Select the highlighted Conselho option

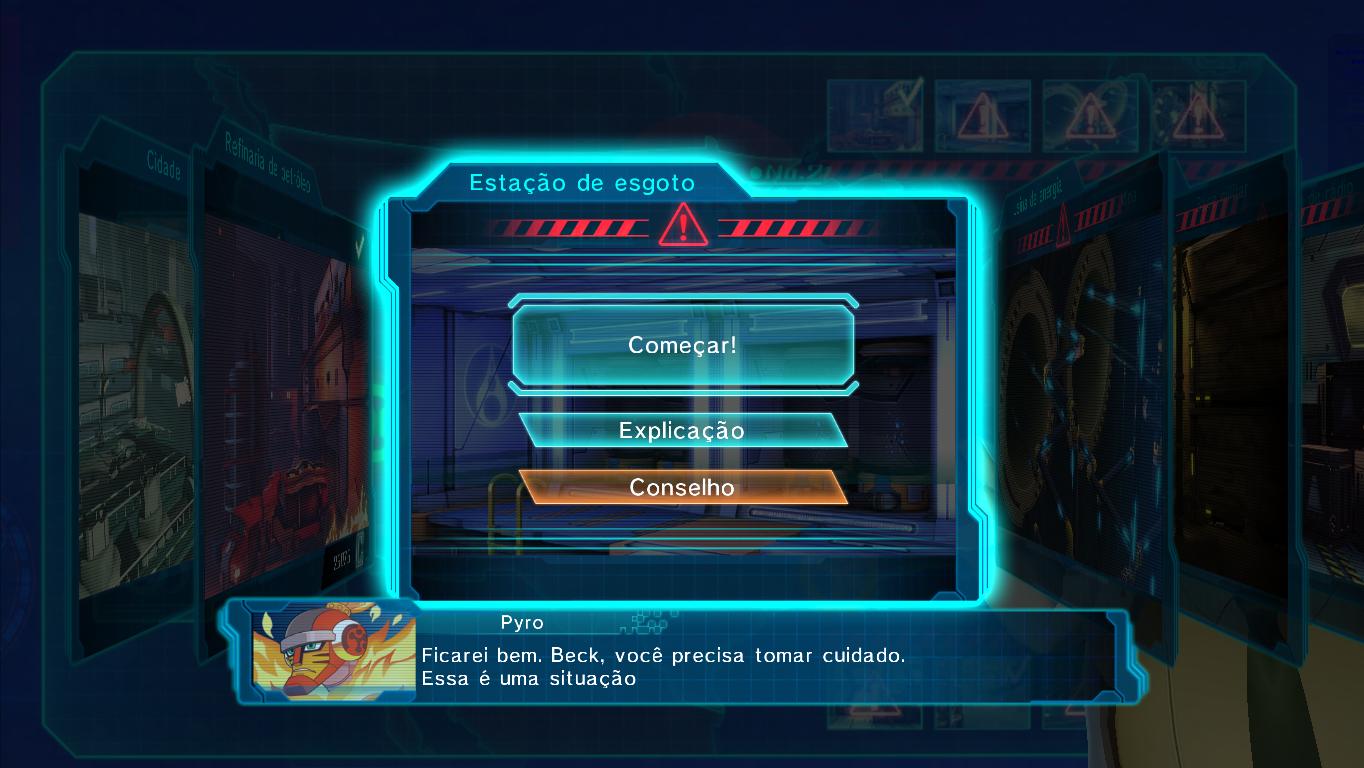(x=683, y=488)
